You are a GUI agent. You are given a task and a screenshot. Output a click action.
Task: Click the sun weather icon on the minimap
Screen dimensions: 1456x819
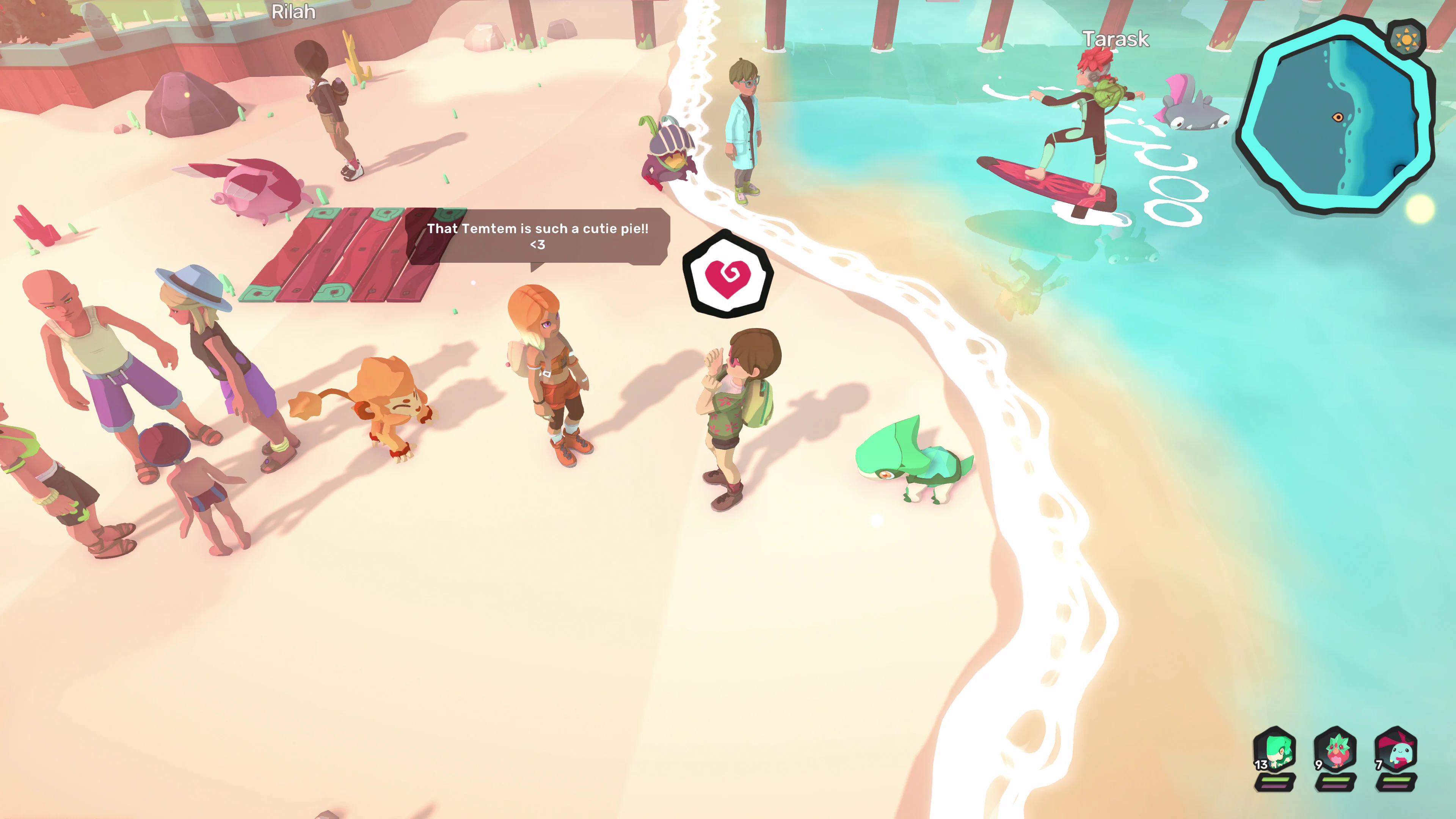tap(1407, 39)
